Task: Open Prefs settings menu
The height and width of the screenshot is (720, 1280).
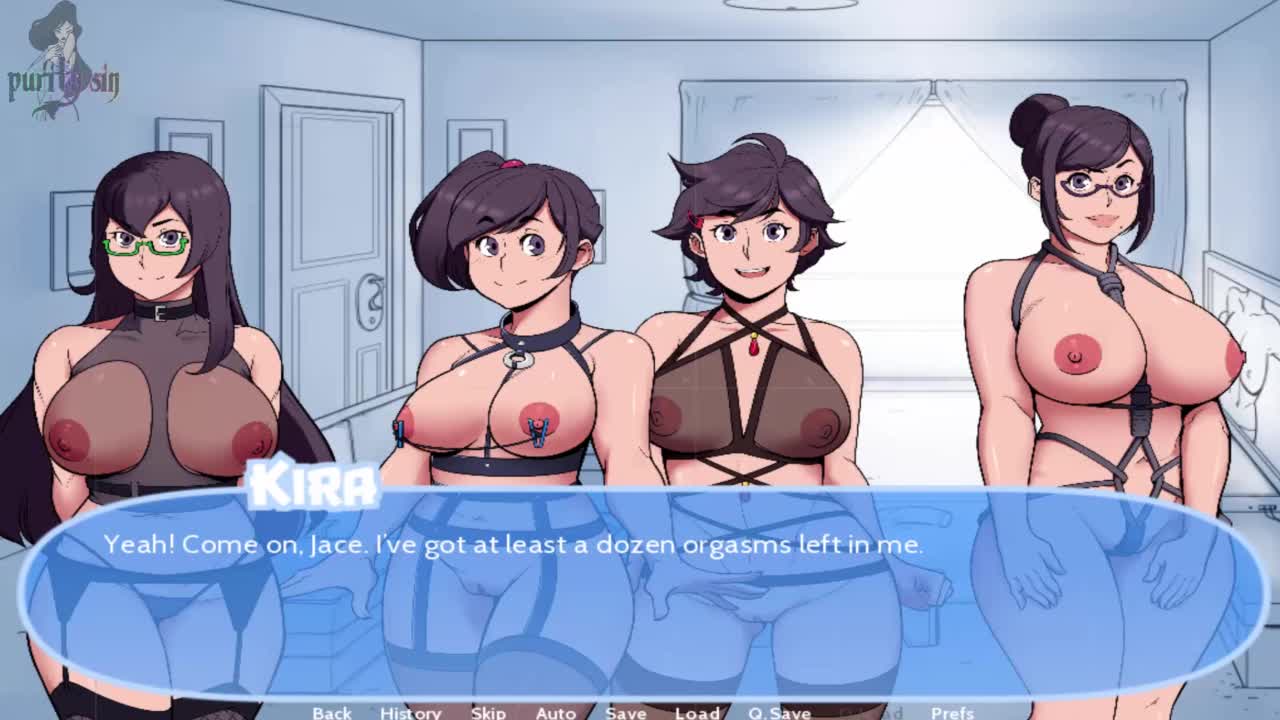Action: click(x=952, y=712)
